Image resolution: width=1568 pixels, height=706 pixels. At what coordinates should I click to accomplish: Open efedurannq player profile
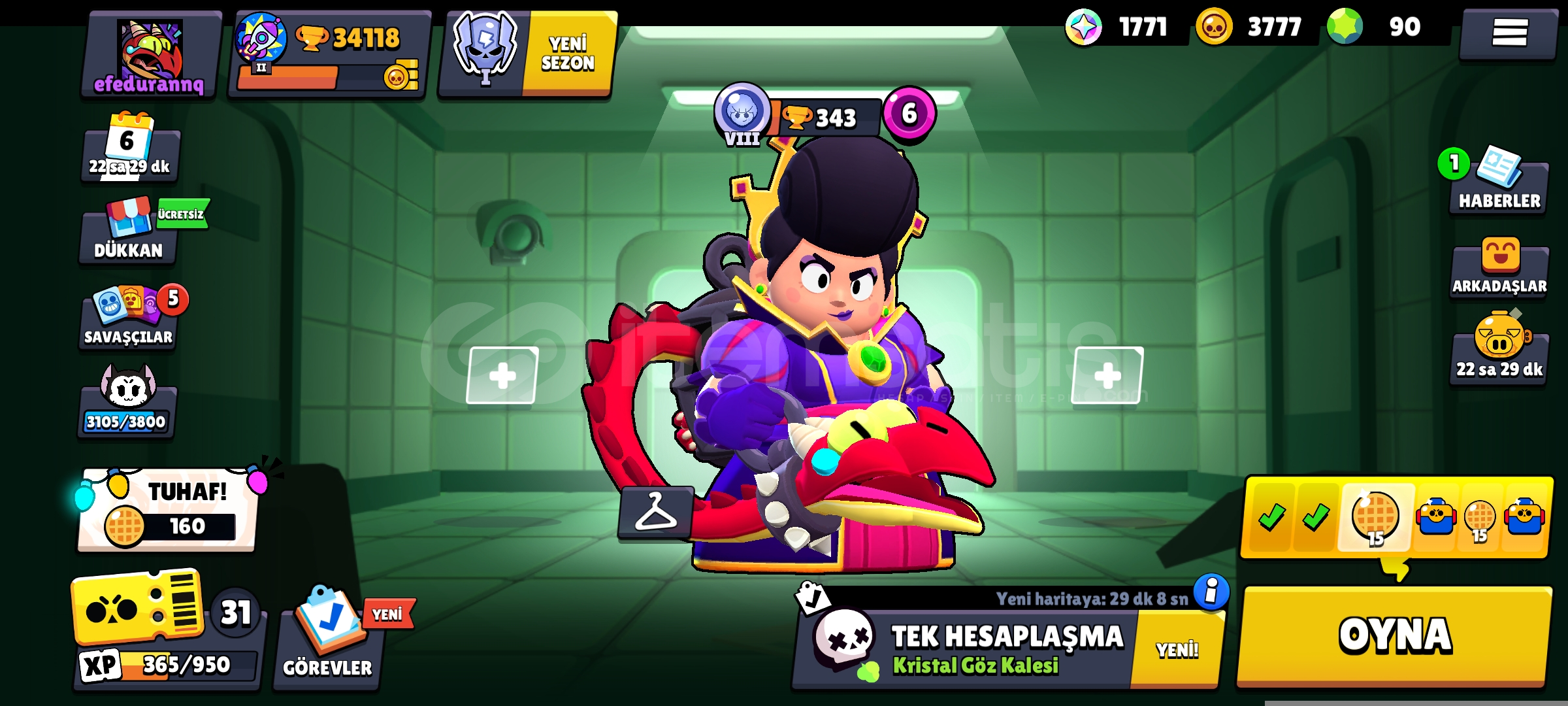coord(150,57)
